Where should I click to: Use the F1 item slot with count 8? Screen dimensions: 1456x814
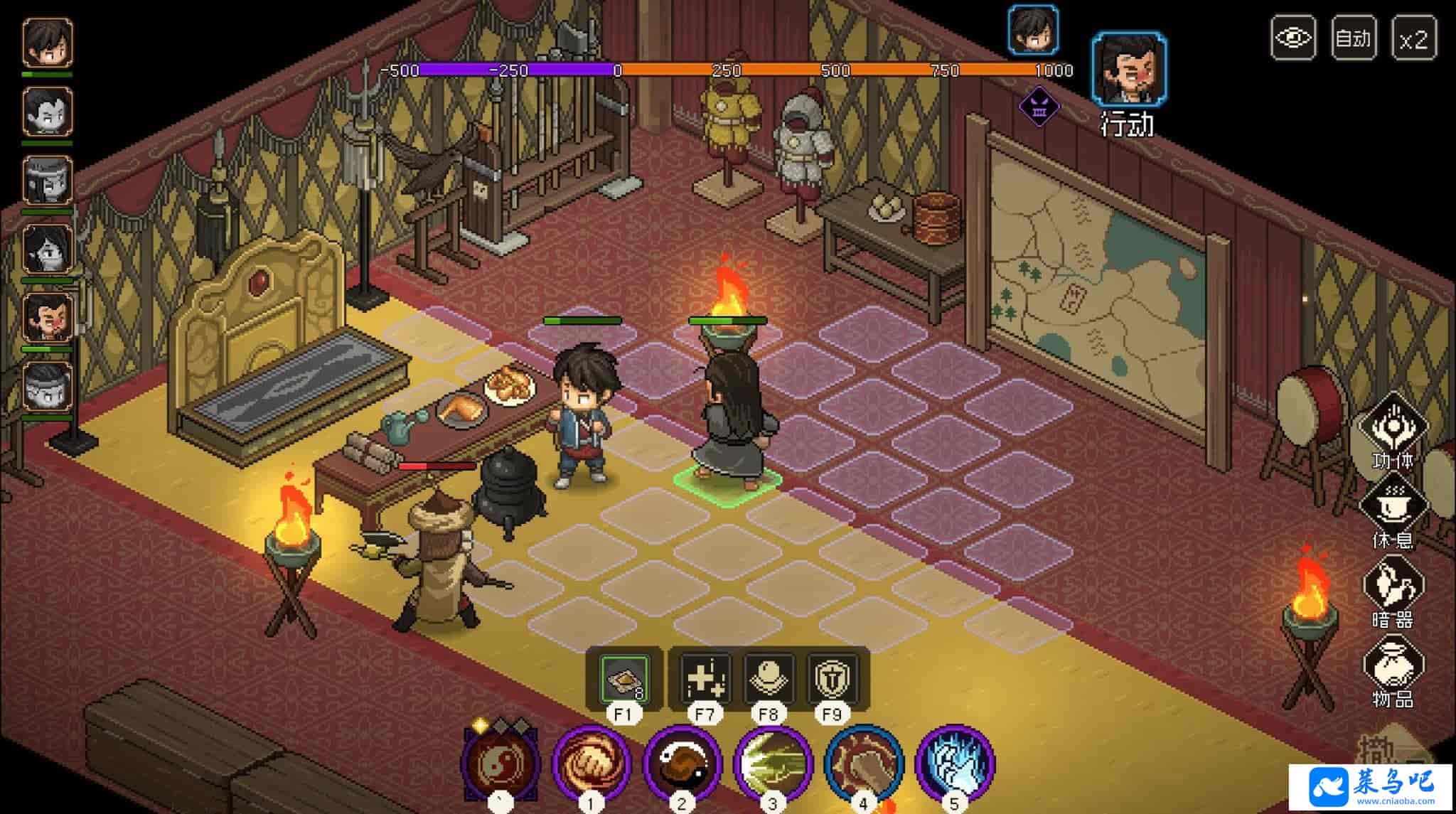623,679
